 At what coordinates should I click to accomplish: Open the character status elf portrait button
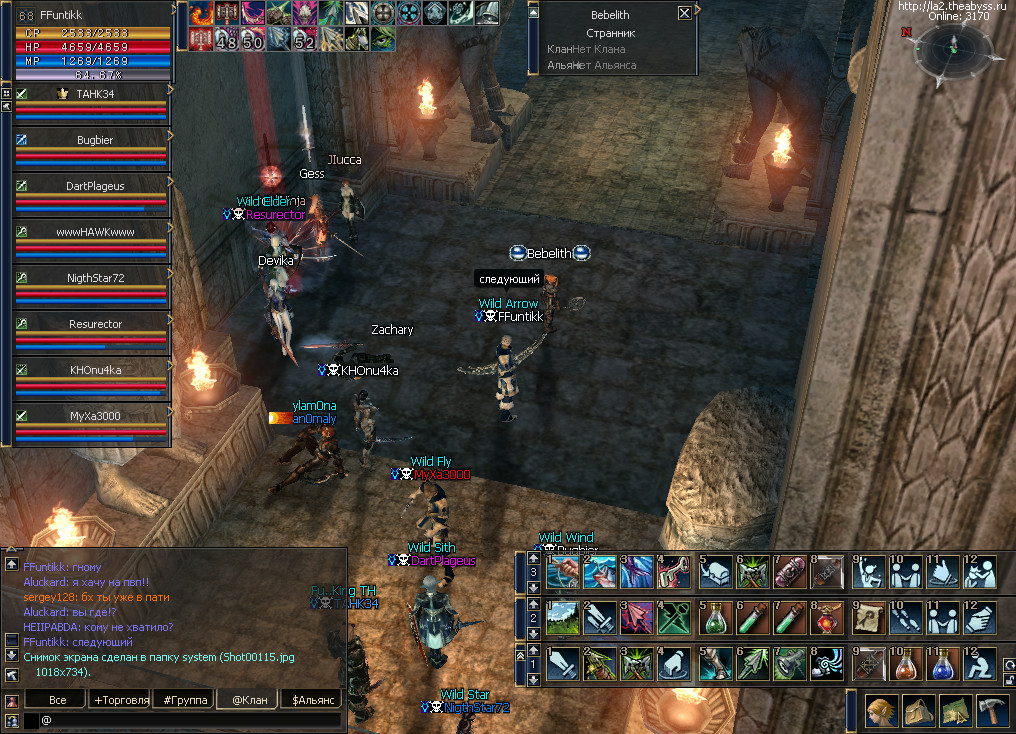pos(881,710)
